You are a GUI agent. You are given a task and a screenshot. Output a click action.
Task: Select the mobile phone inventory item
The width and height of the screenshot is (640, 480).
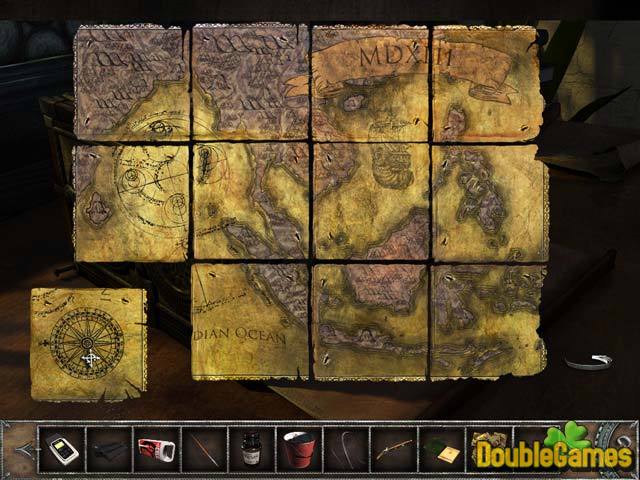(60, 448)
